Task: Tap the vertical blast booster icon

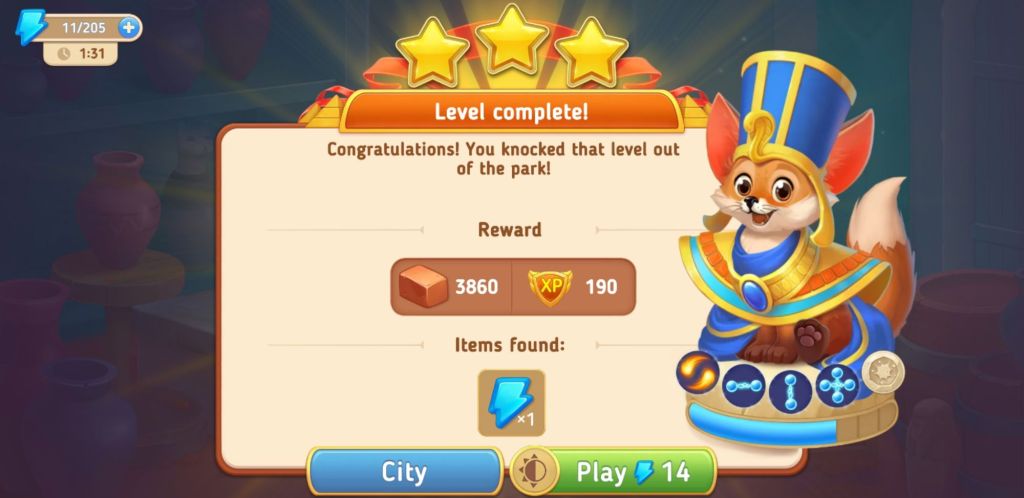Action: click(x=791, y=389)
